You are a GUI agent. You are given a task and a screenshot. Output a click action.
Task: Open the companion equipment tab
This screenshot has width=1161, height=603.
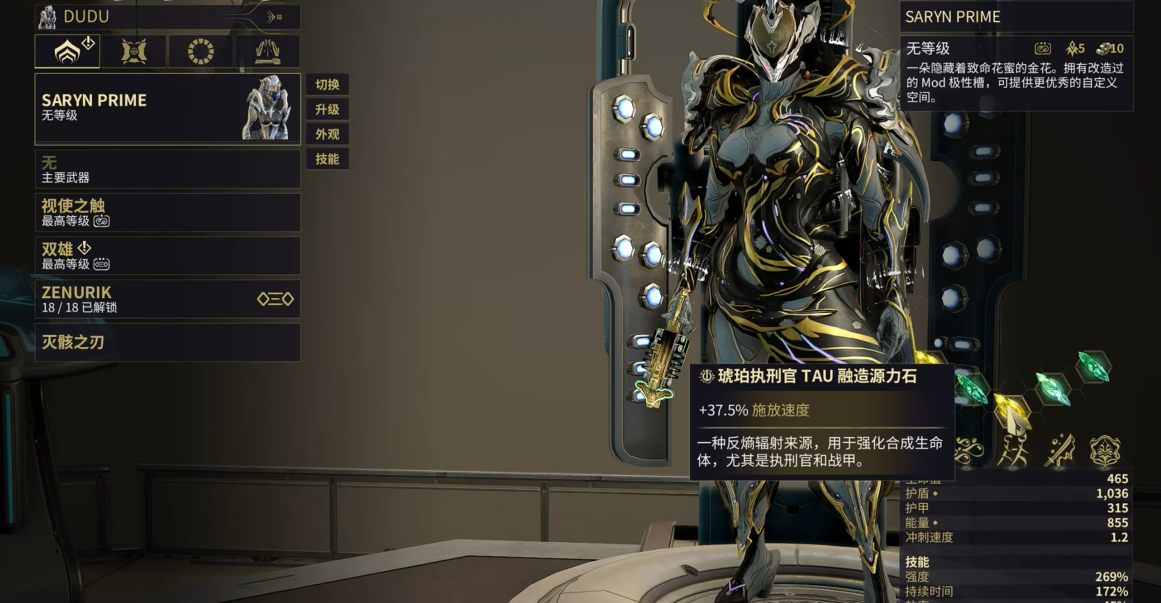tap(134, 51)
